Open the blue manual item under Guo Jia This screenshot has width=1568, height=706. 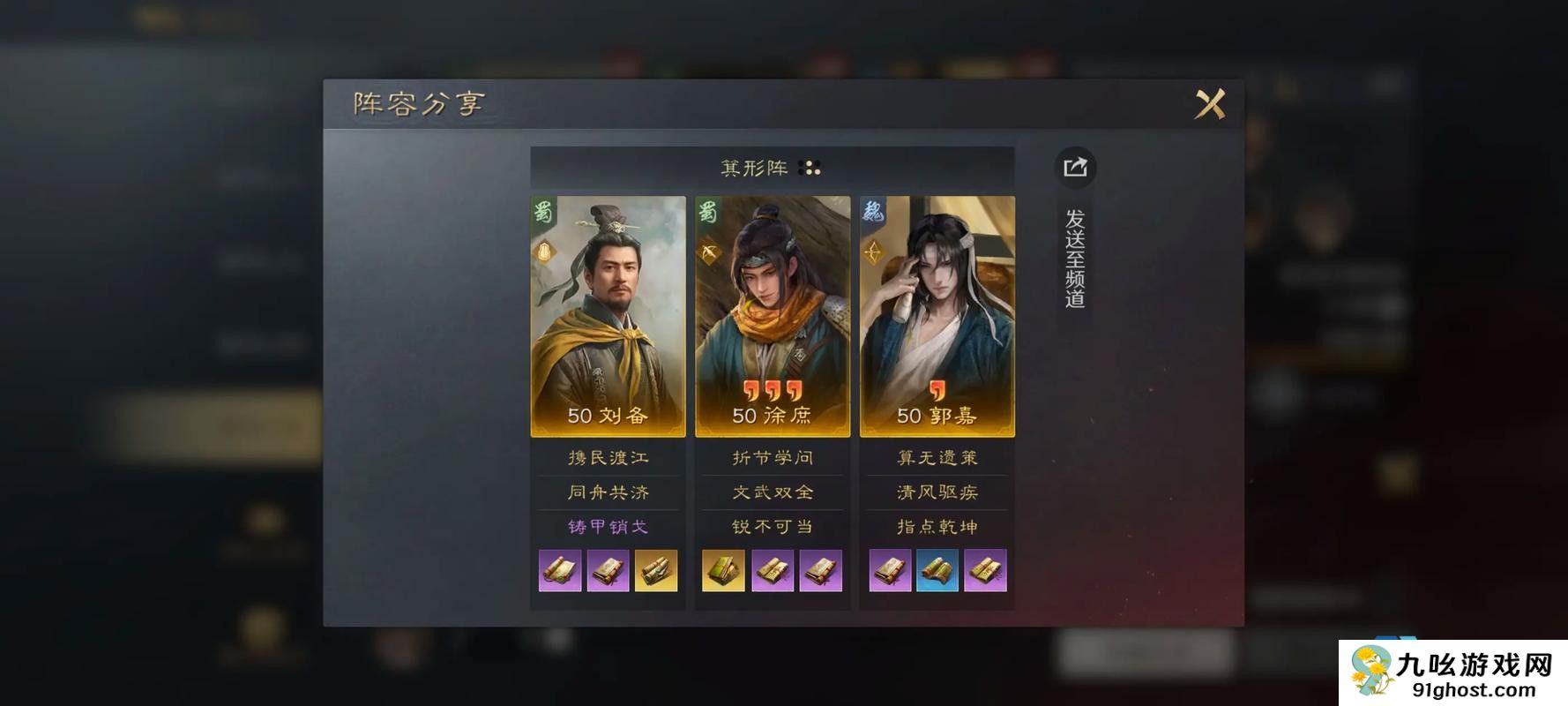937,571
